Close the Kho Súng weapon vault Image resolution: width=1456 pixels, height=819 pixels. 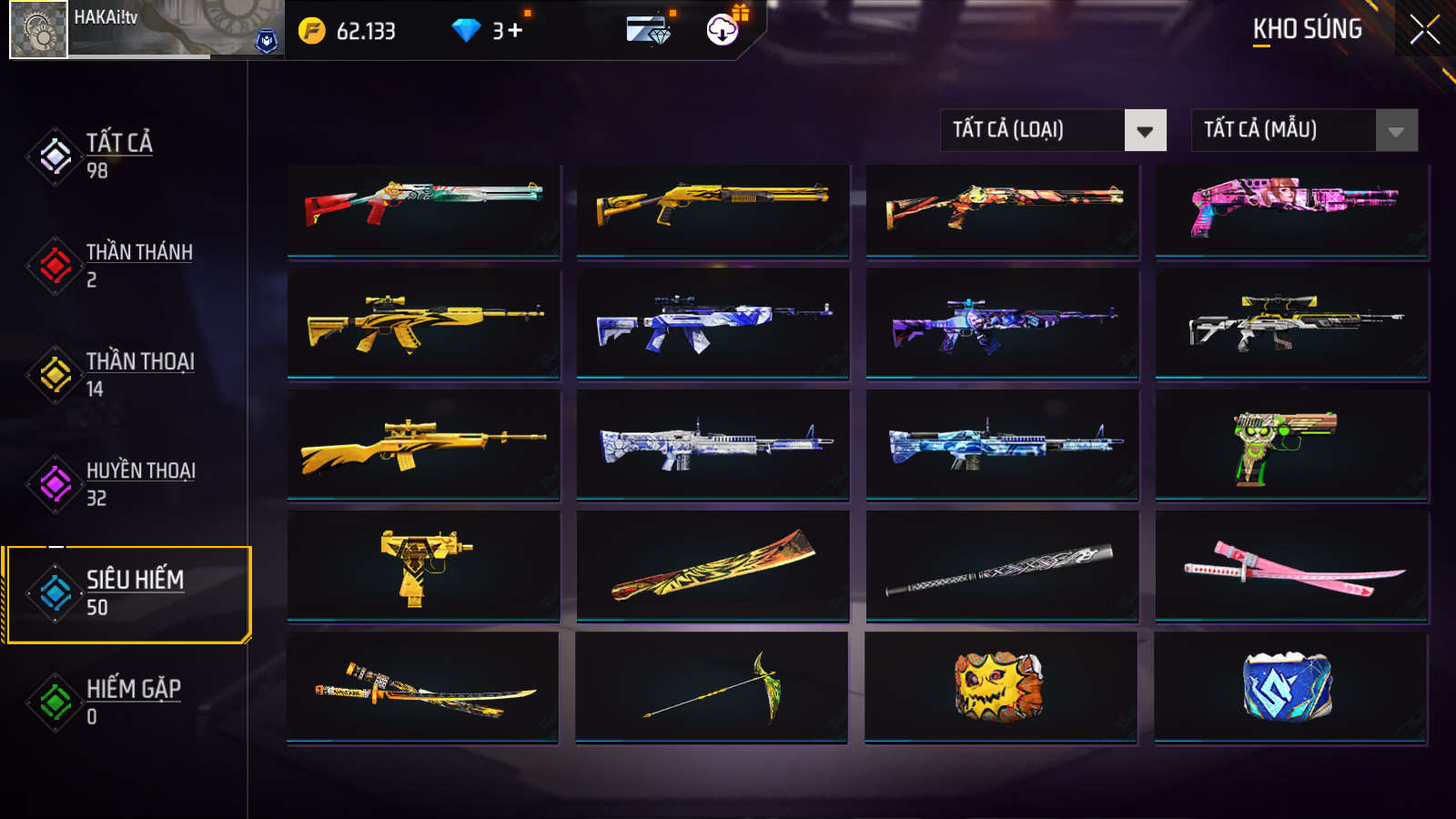[1424, 30]
